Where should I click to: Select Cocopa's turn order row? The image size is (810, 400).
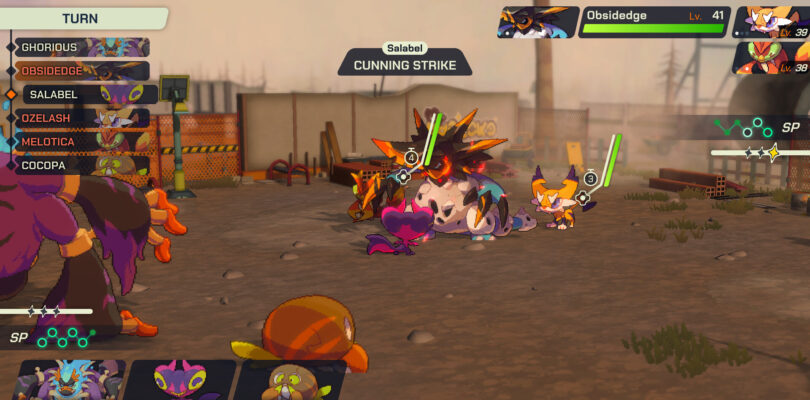tap(82, 165)
